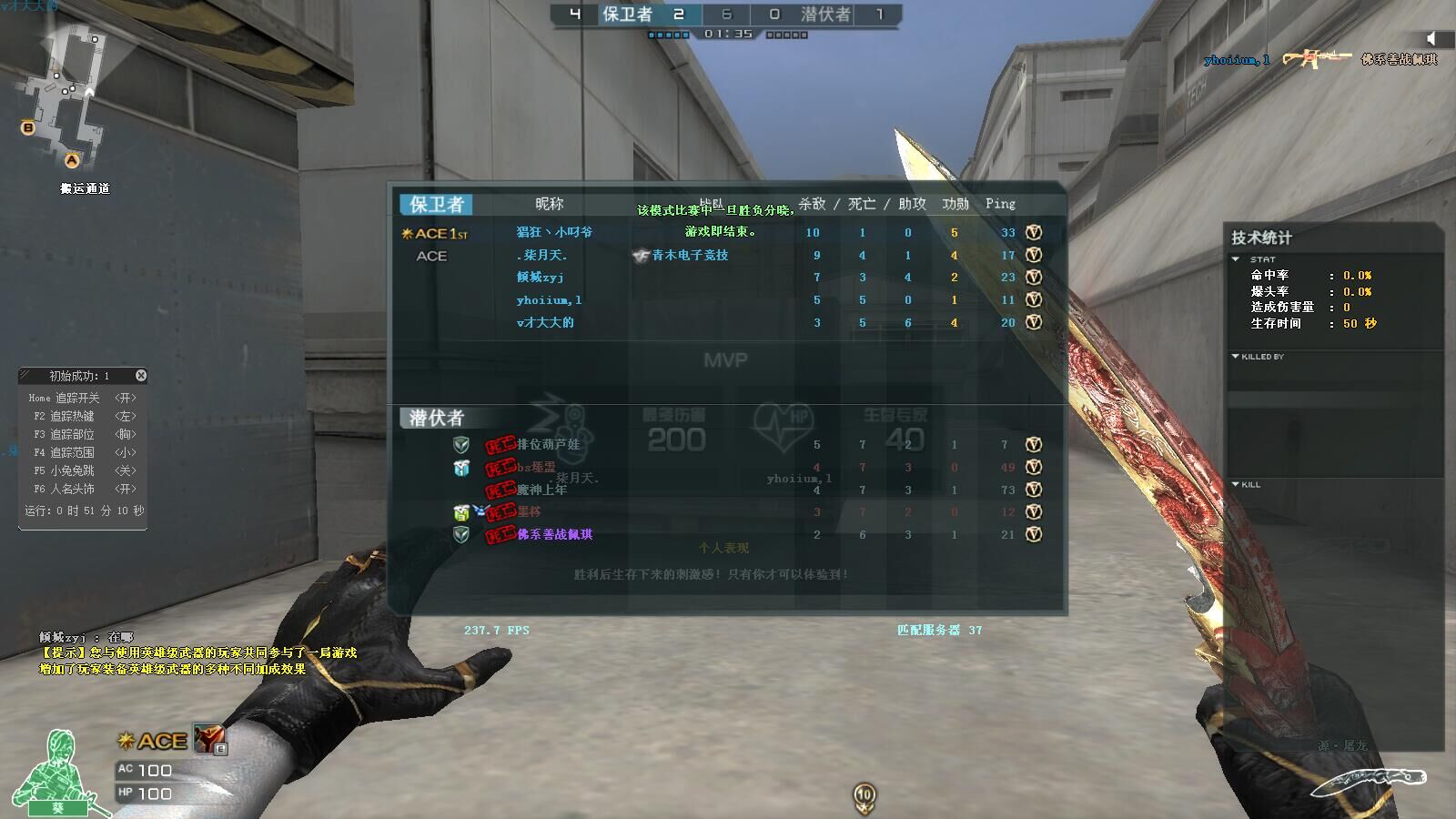Image resolution: width=1456 pixels, height=819 pixels.
Task: Select player yhoiium,l row in scoreboard
Action: (549, 299)
